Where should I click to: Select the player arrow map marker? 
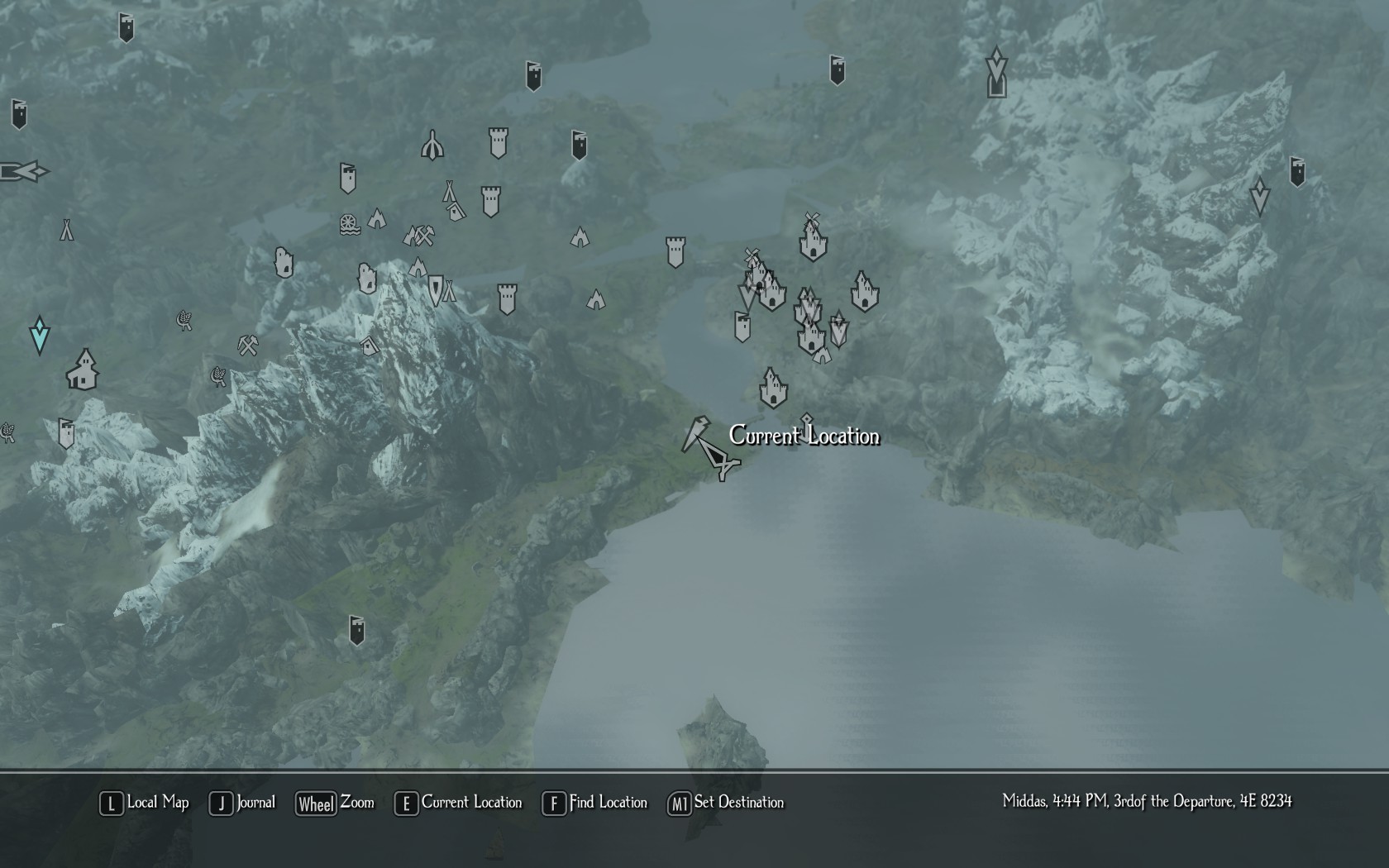712,449
